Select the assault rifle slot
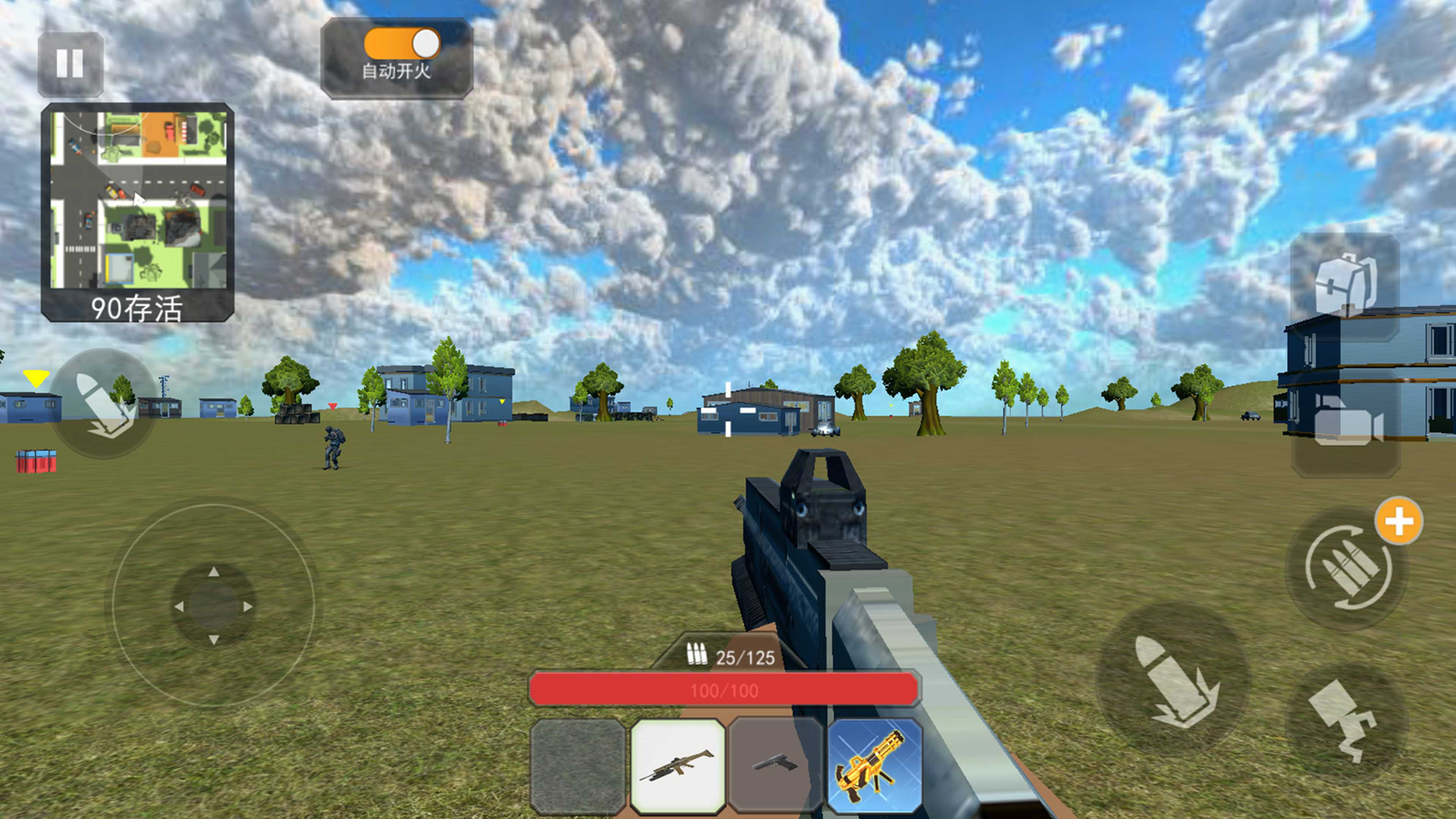Screen dimensions: 1456x819 (678, 766)
